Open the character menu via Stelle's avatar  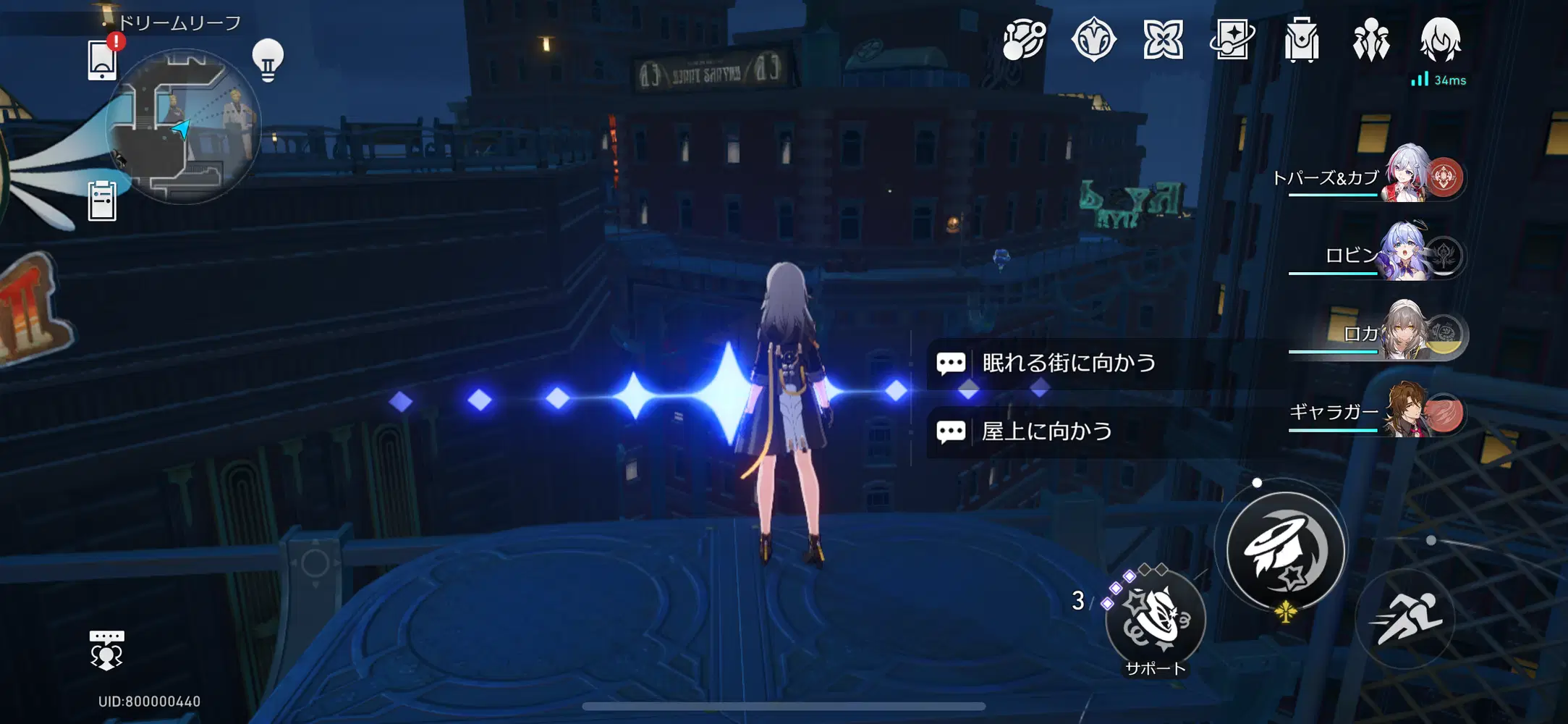(1440, 41)
